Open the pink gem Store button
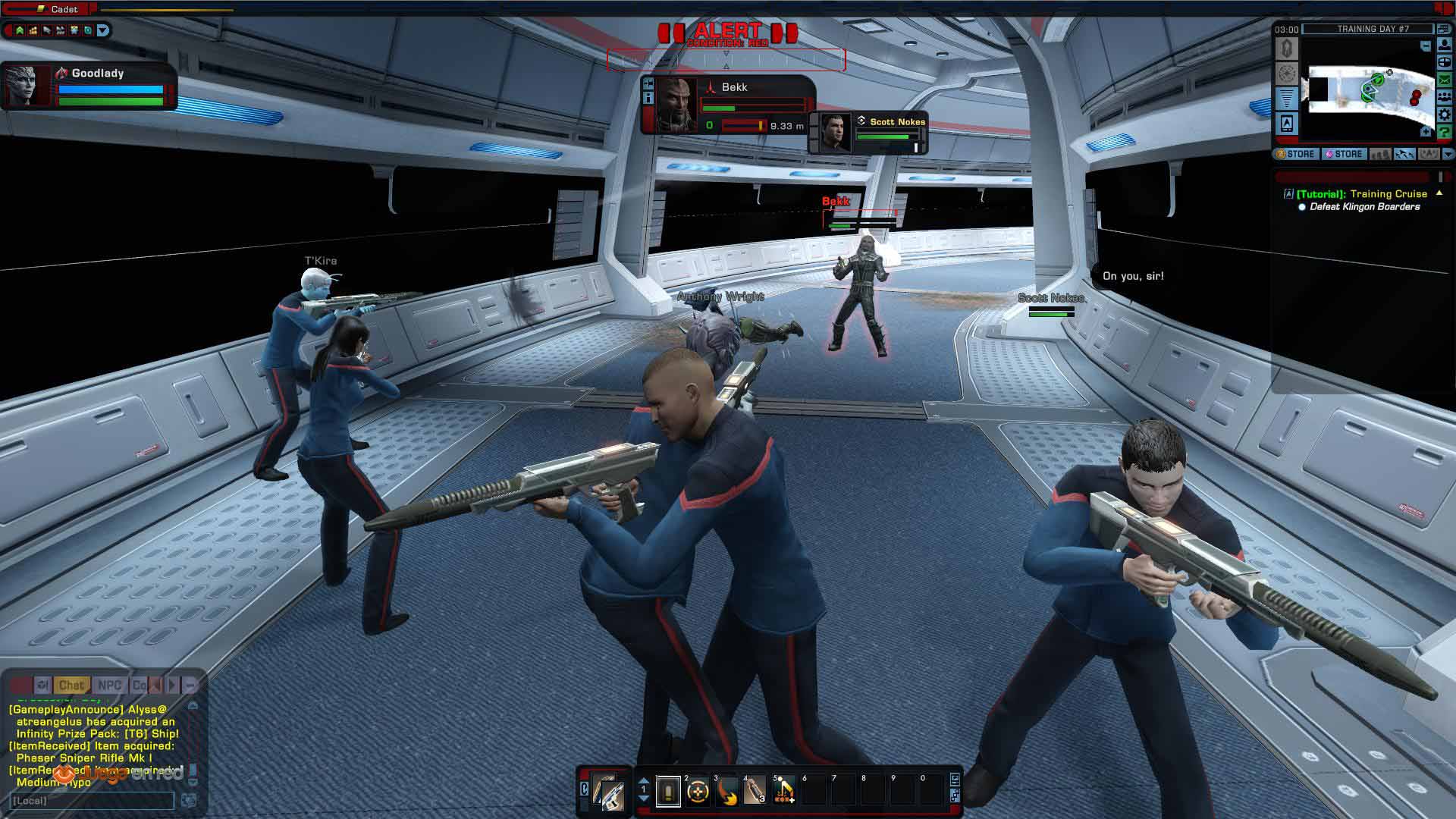 [x=1344, y=154]
